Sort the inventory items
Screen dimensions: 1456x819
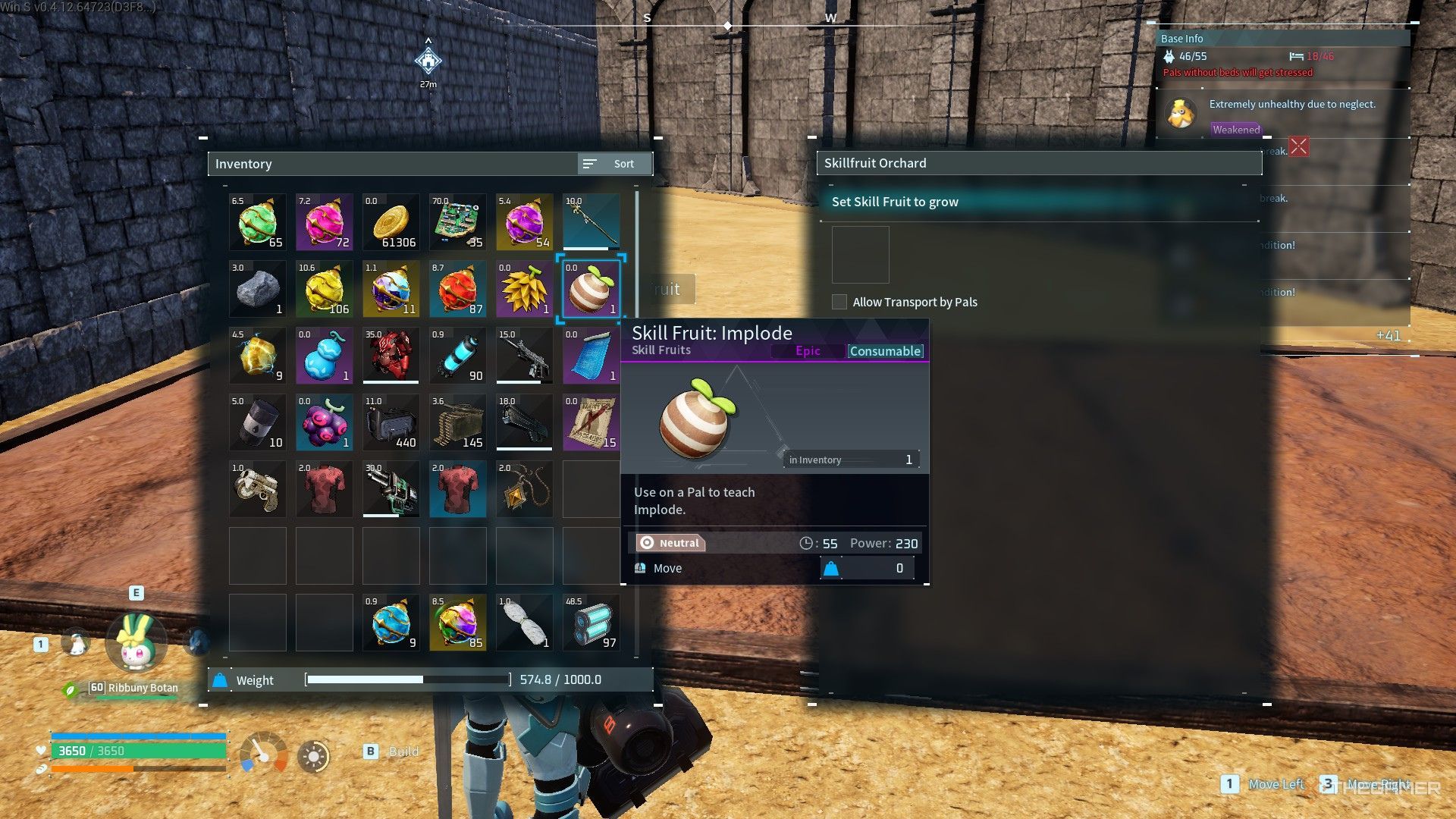pos(614,164)
